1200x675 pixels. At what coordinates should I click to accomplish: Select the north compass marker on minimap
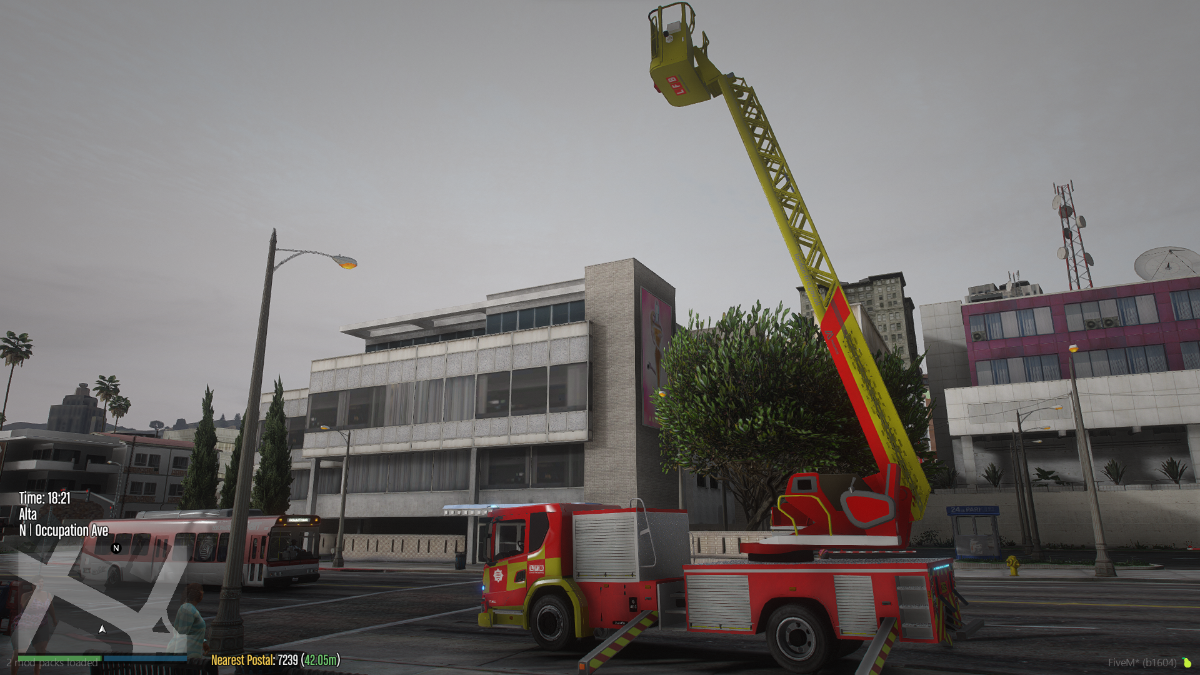(x=116, y=548)
